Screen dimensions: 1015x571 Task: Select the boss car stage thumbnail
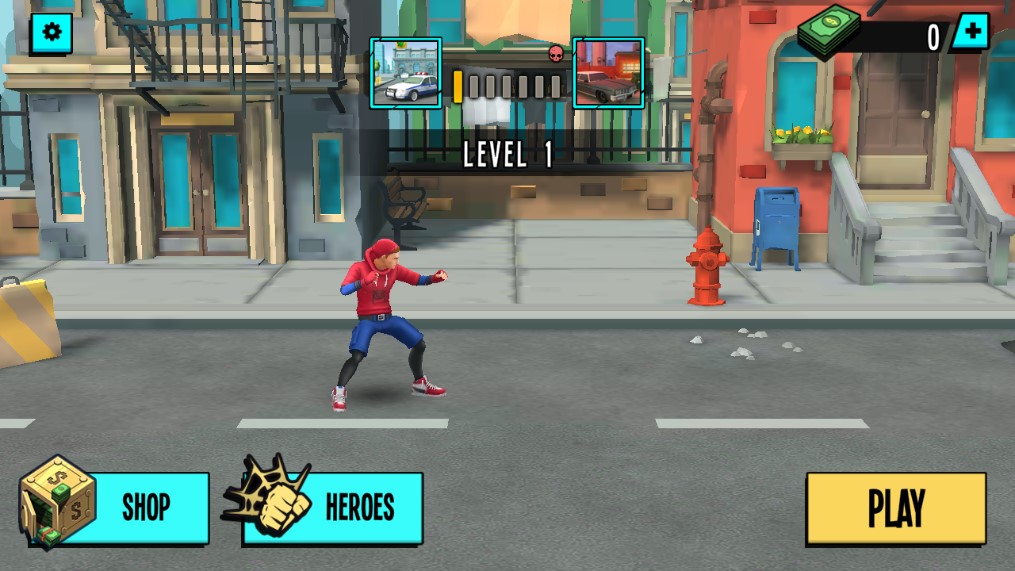point(608,73)
